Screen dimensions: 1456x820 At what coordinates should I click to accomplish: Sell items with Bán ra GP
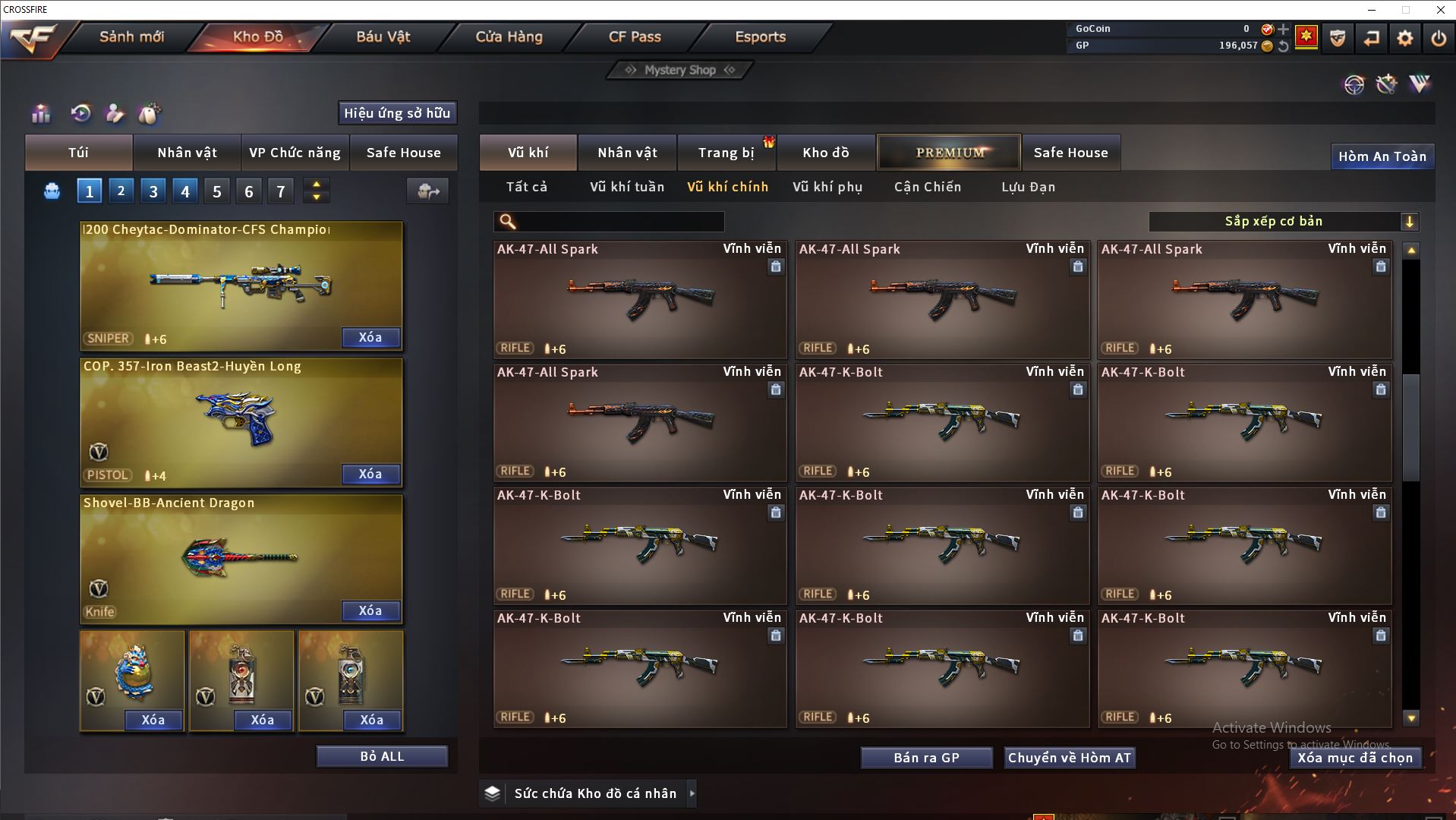926,758
